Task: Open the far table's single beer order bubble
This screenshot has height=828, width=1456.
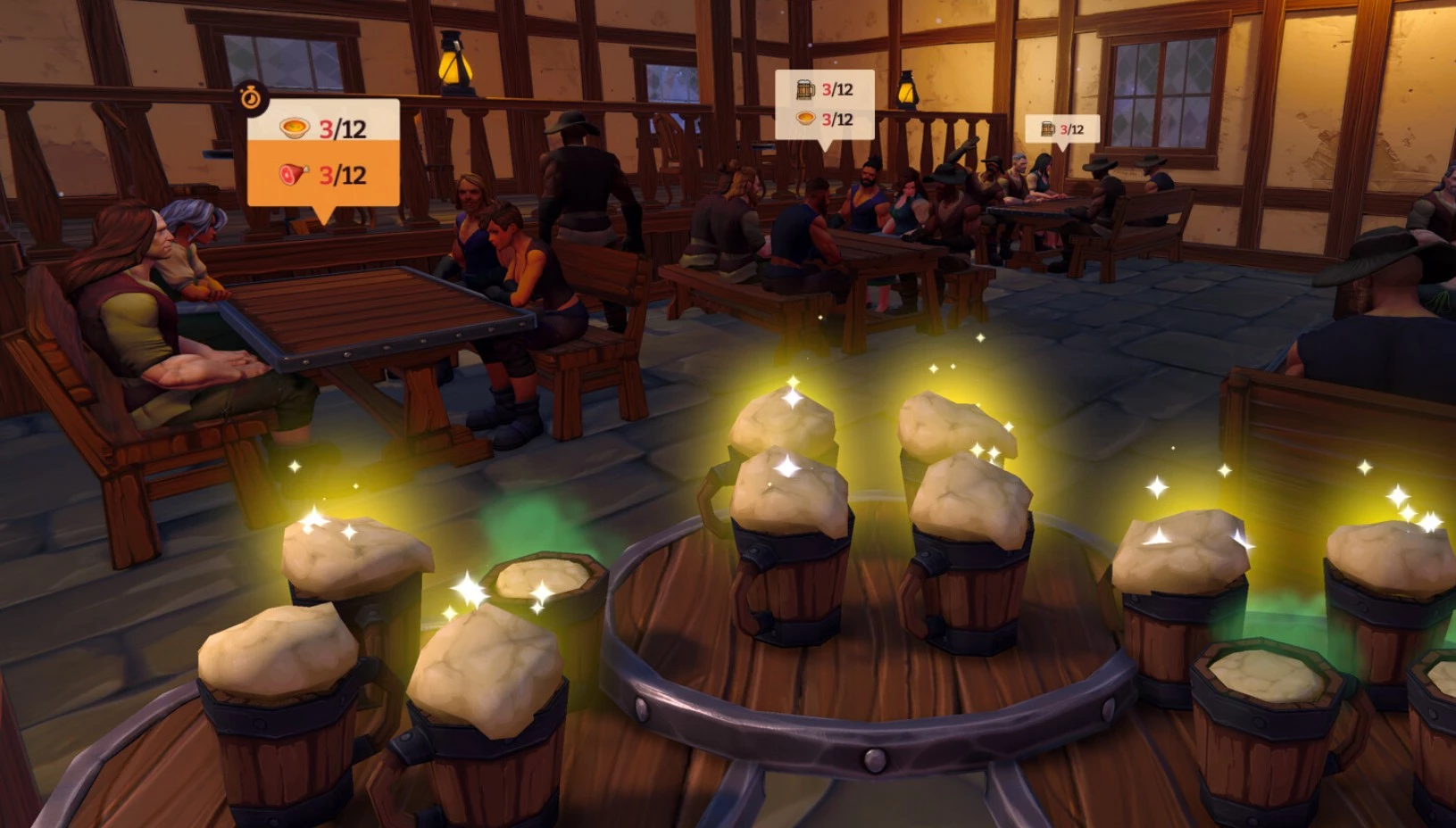Action: coord(1061,129)
